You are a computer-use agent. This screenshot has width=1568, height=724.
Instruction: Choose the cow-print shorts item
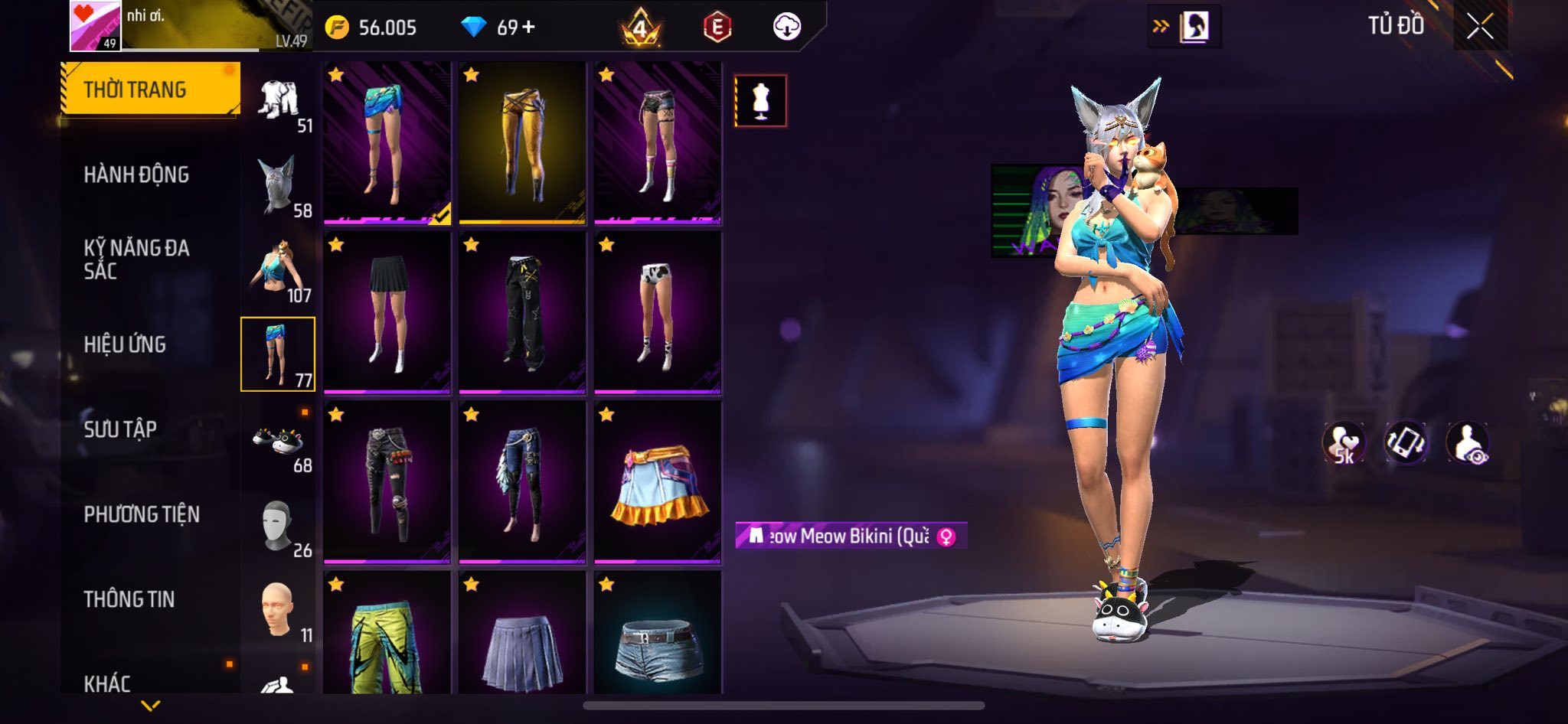coord(658,312)
